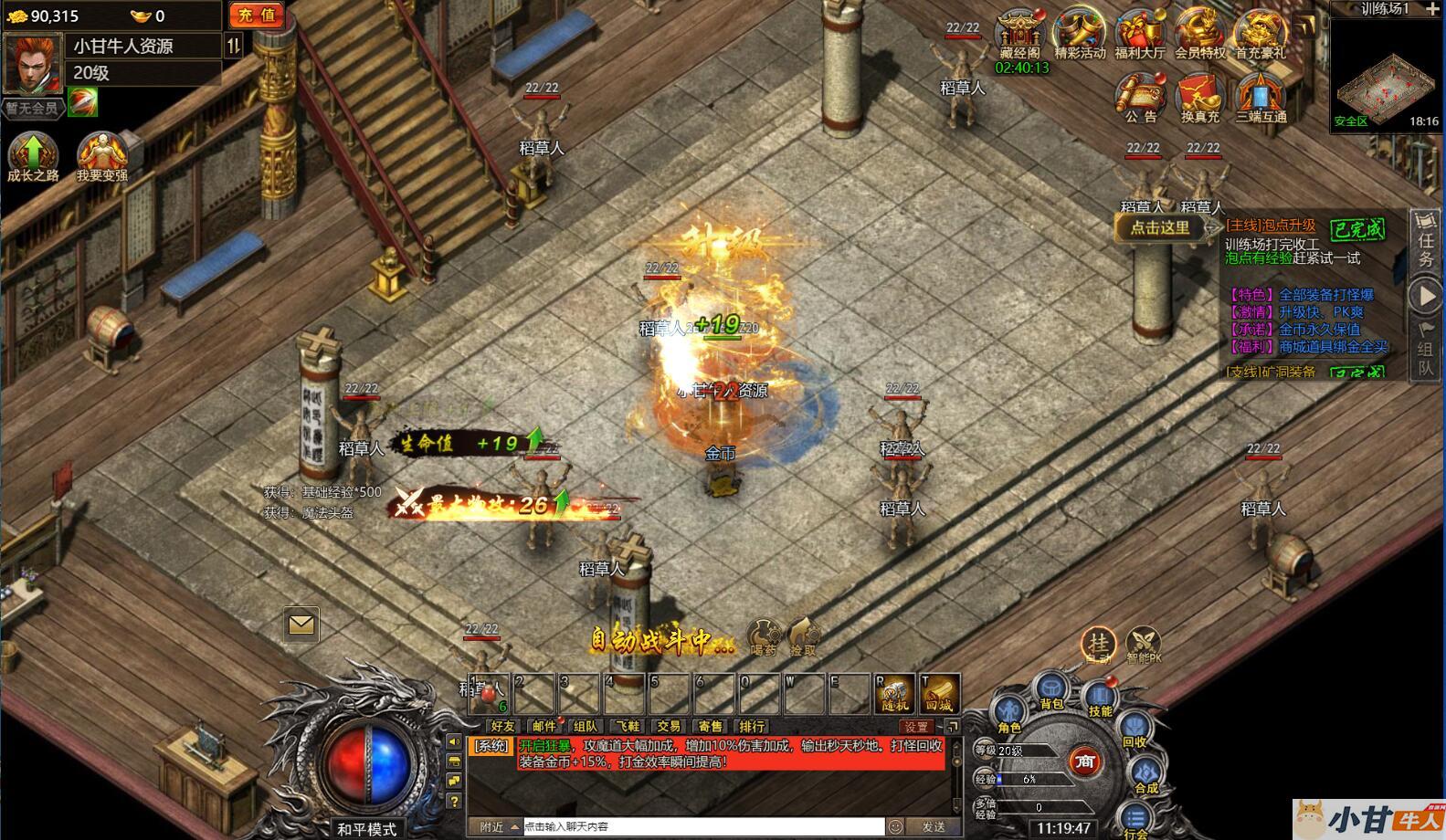Click the chat text input box
Viewport: 1446px width, 840px height.
[702, 826]
